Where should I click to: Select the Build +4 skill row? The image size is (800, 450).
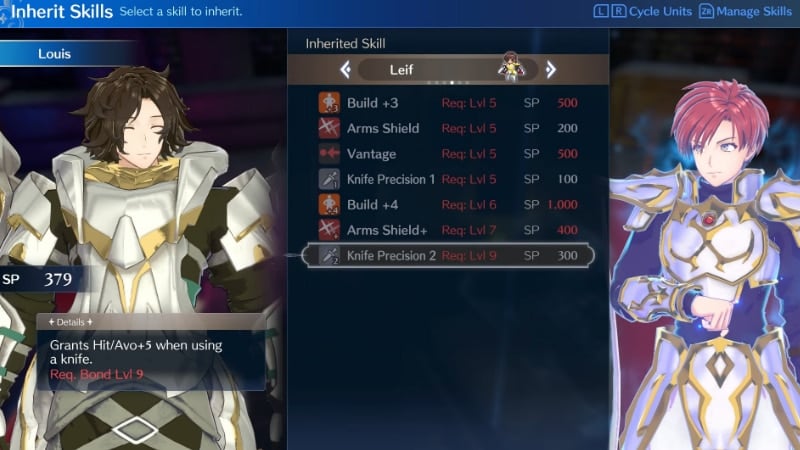(x=448, y=205)
